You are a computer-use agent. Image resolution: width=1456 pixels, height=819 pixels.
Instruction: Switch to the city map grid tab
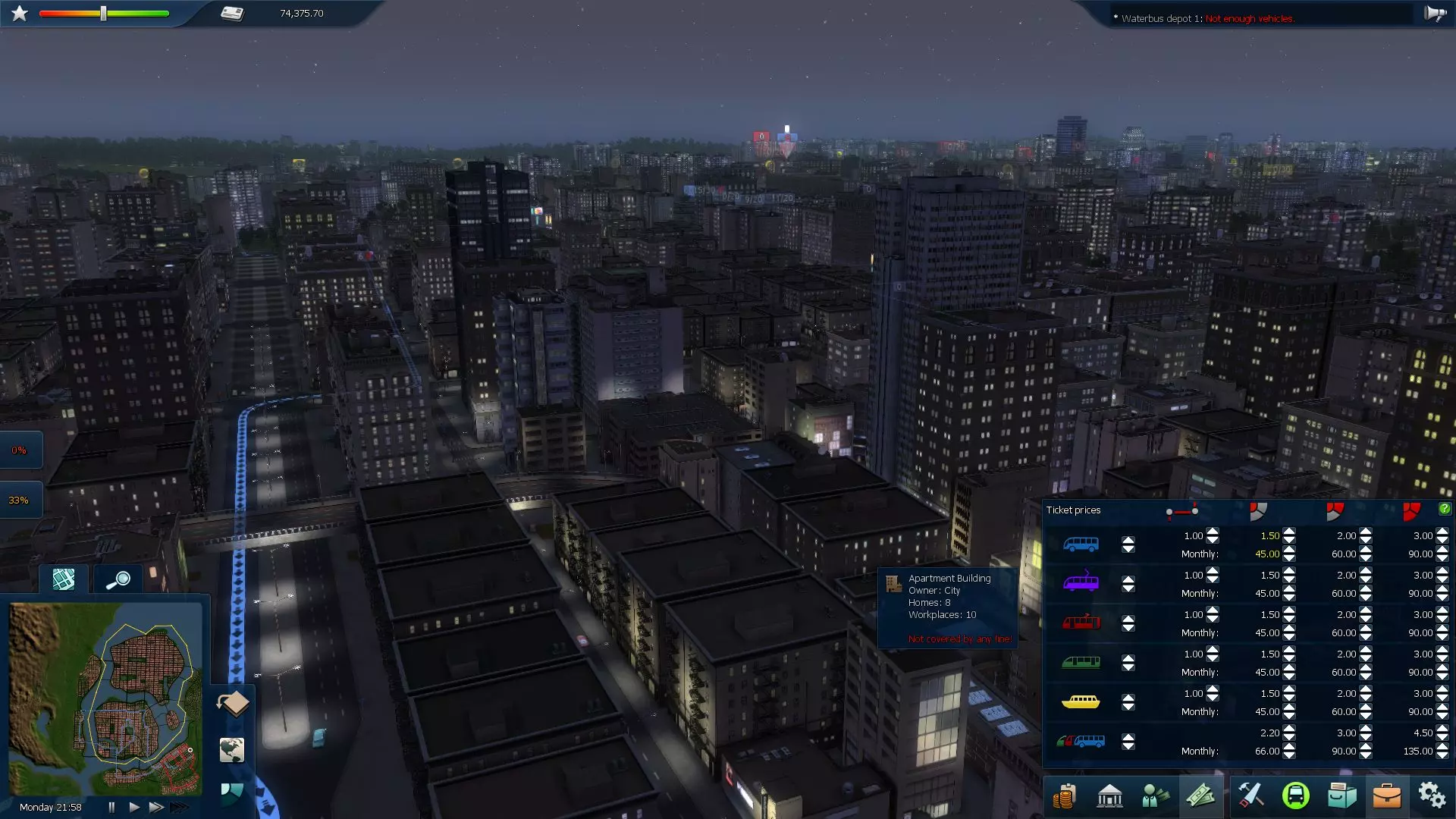[x=64, y=579]
